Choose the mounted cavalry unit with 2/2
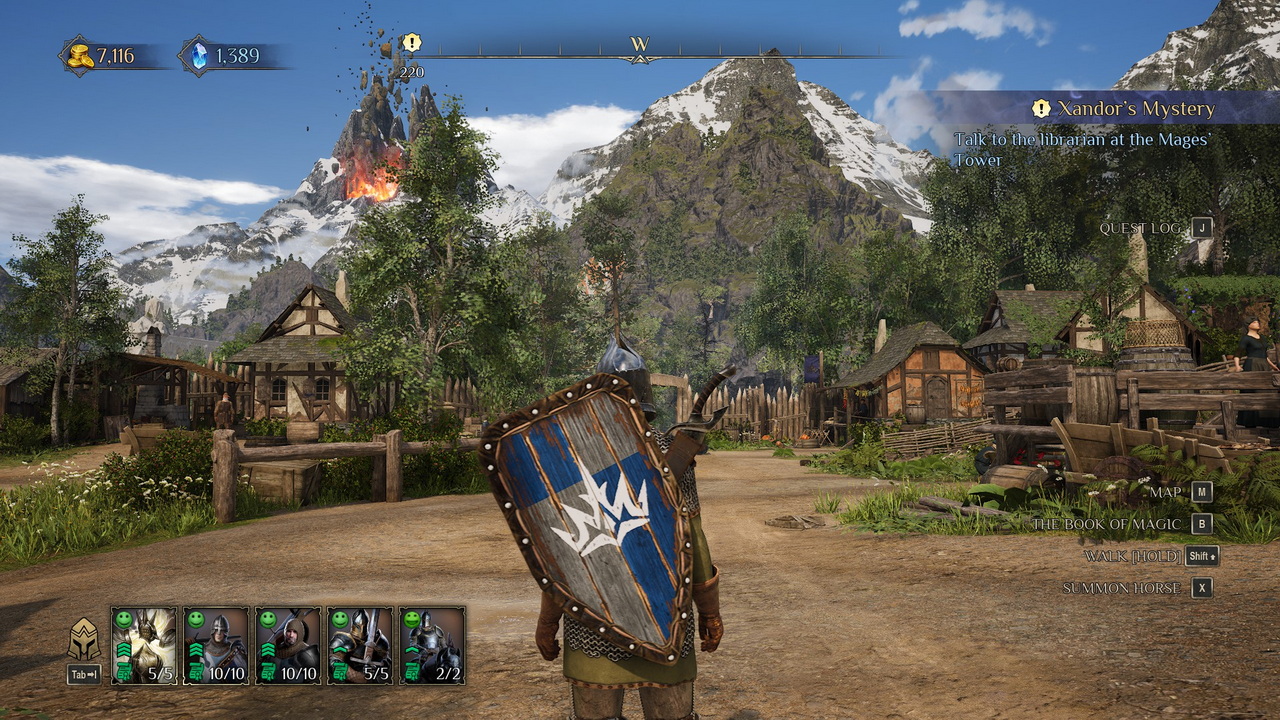The height and width of the screenshot is (720, 1280). pyautogui.click(x=432, y=645)
